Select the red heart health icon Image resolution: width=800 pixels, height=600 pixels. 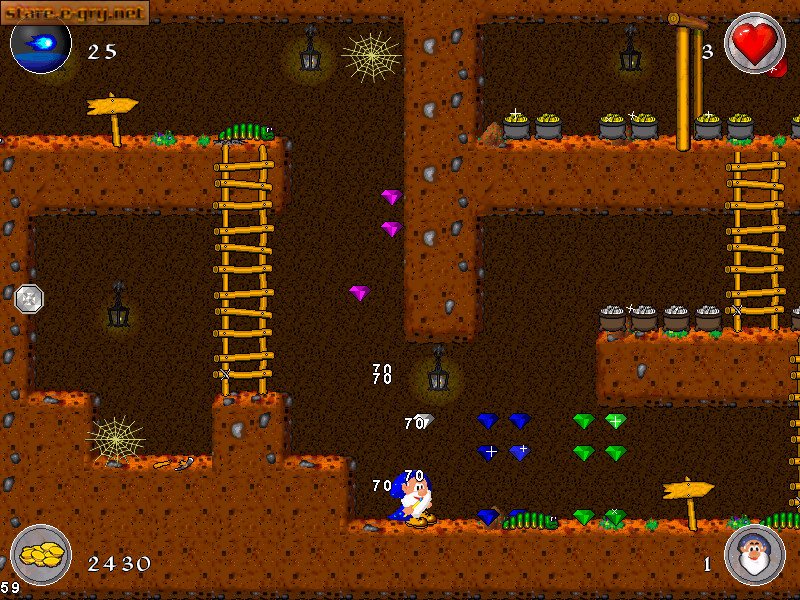[753, 43]
